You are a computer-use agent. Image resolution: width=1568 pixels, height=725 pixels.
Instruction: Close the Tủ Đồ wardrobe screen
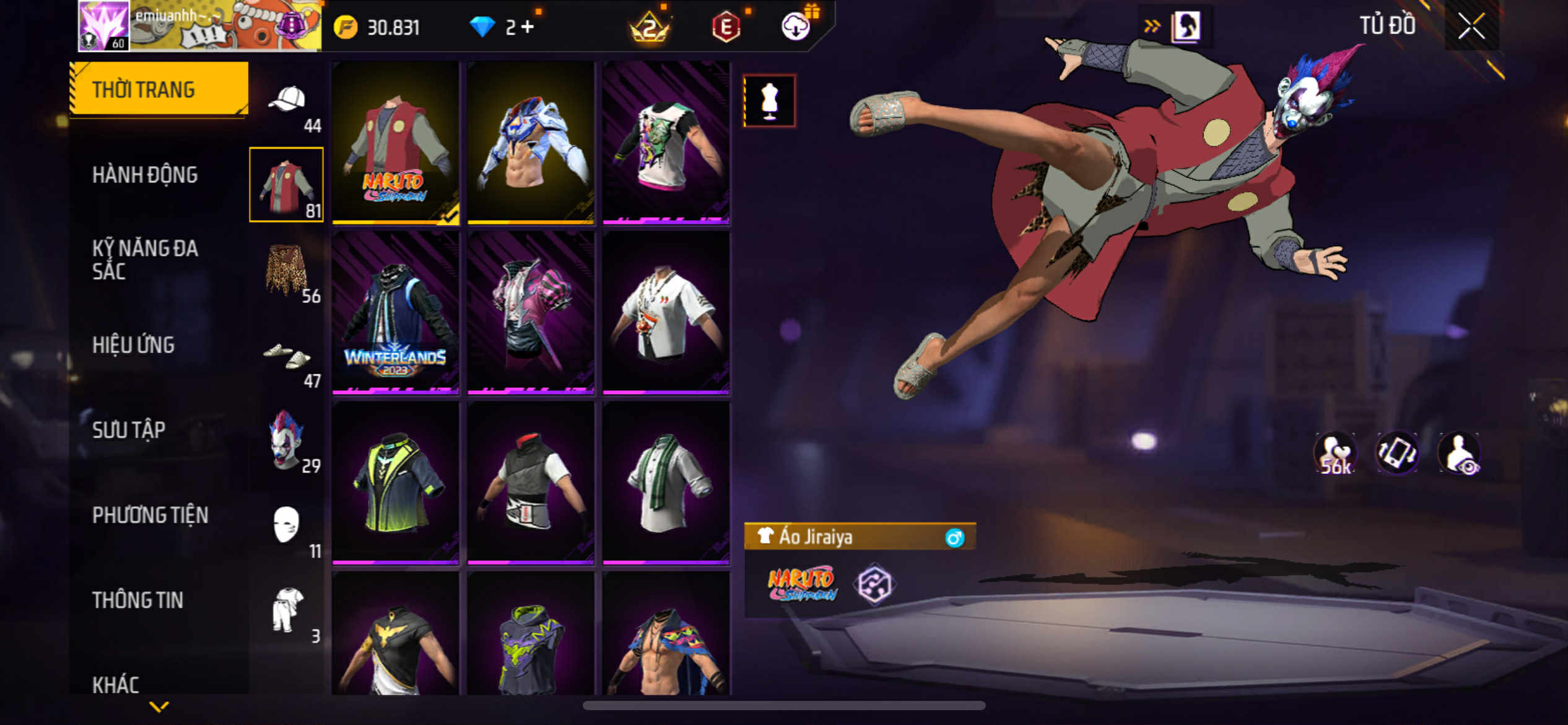click(1471, 26)
